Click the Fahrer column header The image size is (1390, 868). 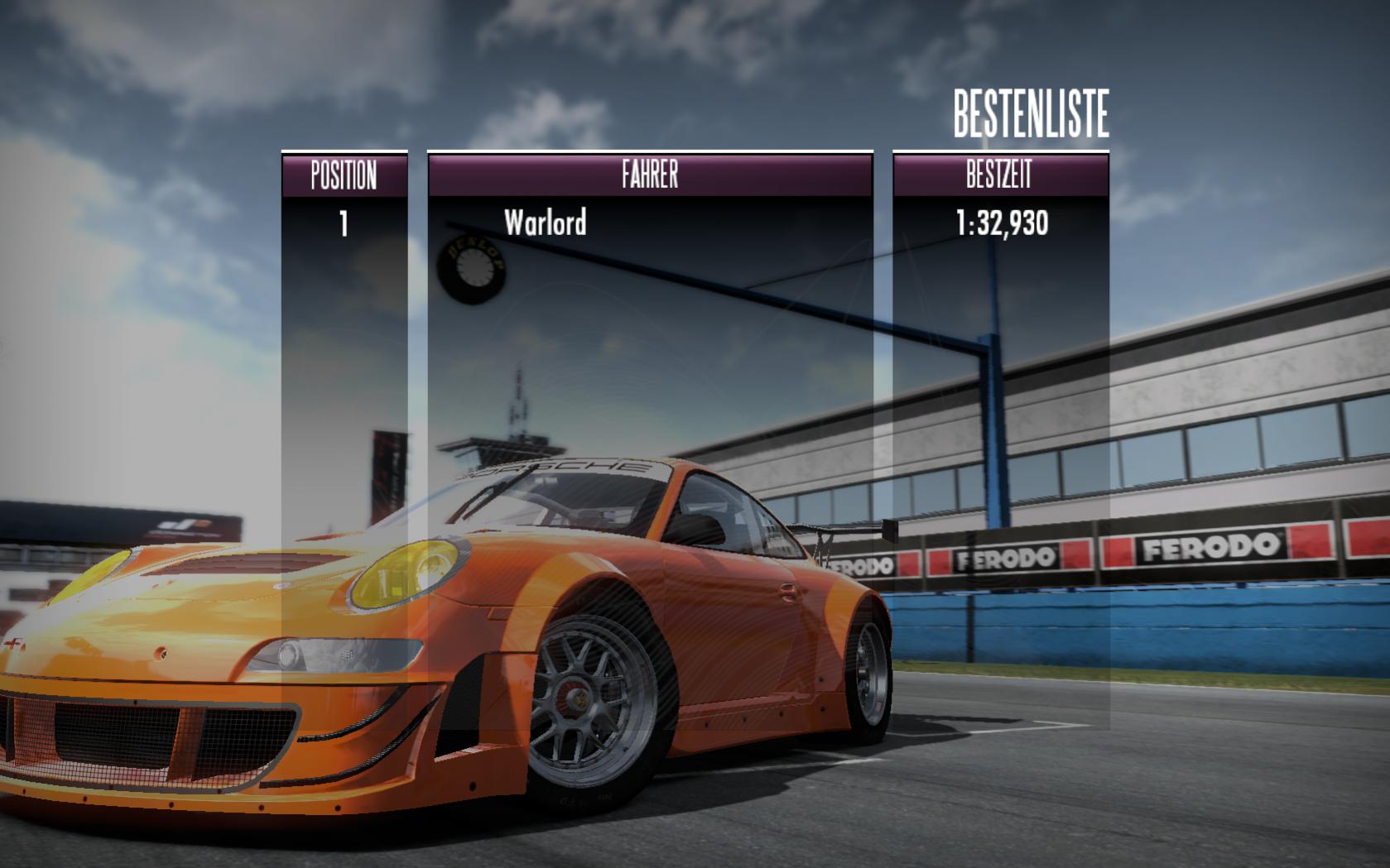tap(650, 175)
